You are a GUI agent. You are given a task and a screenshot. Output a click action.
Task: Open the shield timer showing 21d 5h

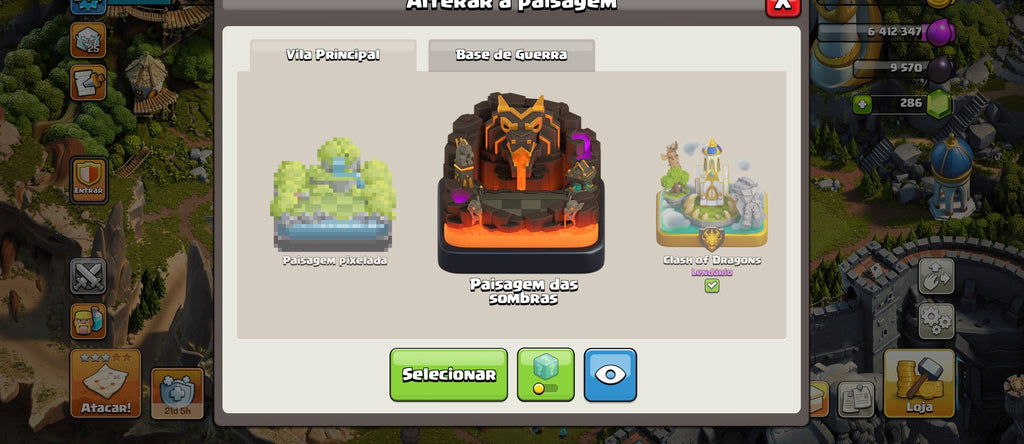(x=177, y=393)
